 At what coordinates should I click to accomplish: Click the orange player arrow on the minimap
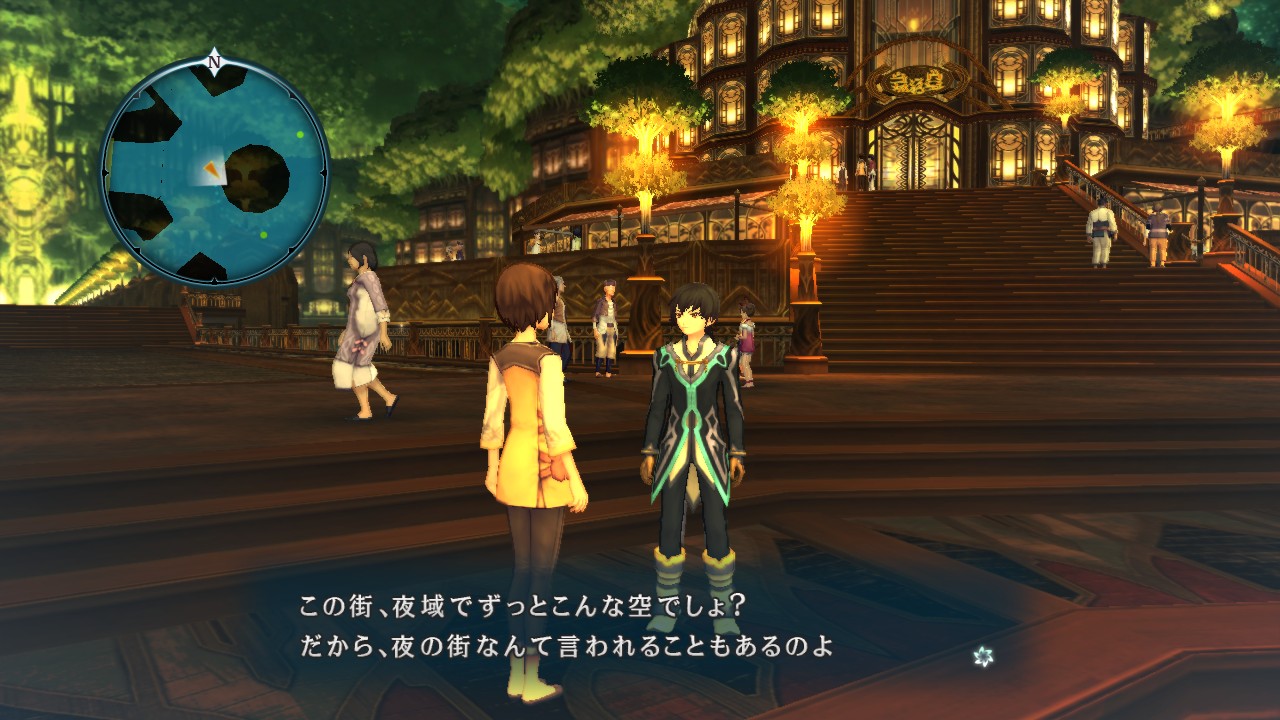213,170
